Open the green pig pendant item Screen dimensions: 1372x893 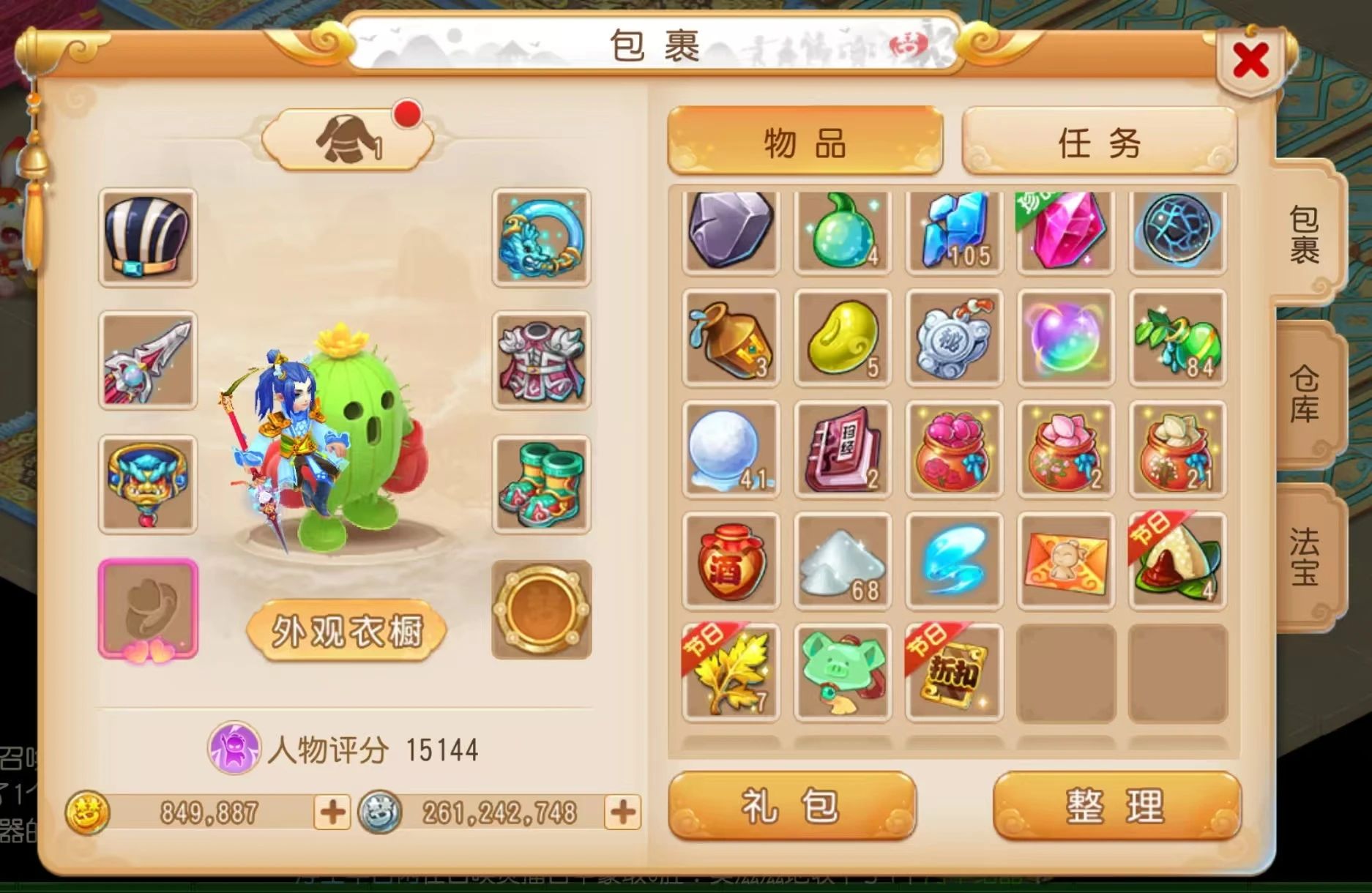click(x=841, y=672)
